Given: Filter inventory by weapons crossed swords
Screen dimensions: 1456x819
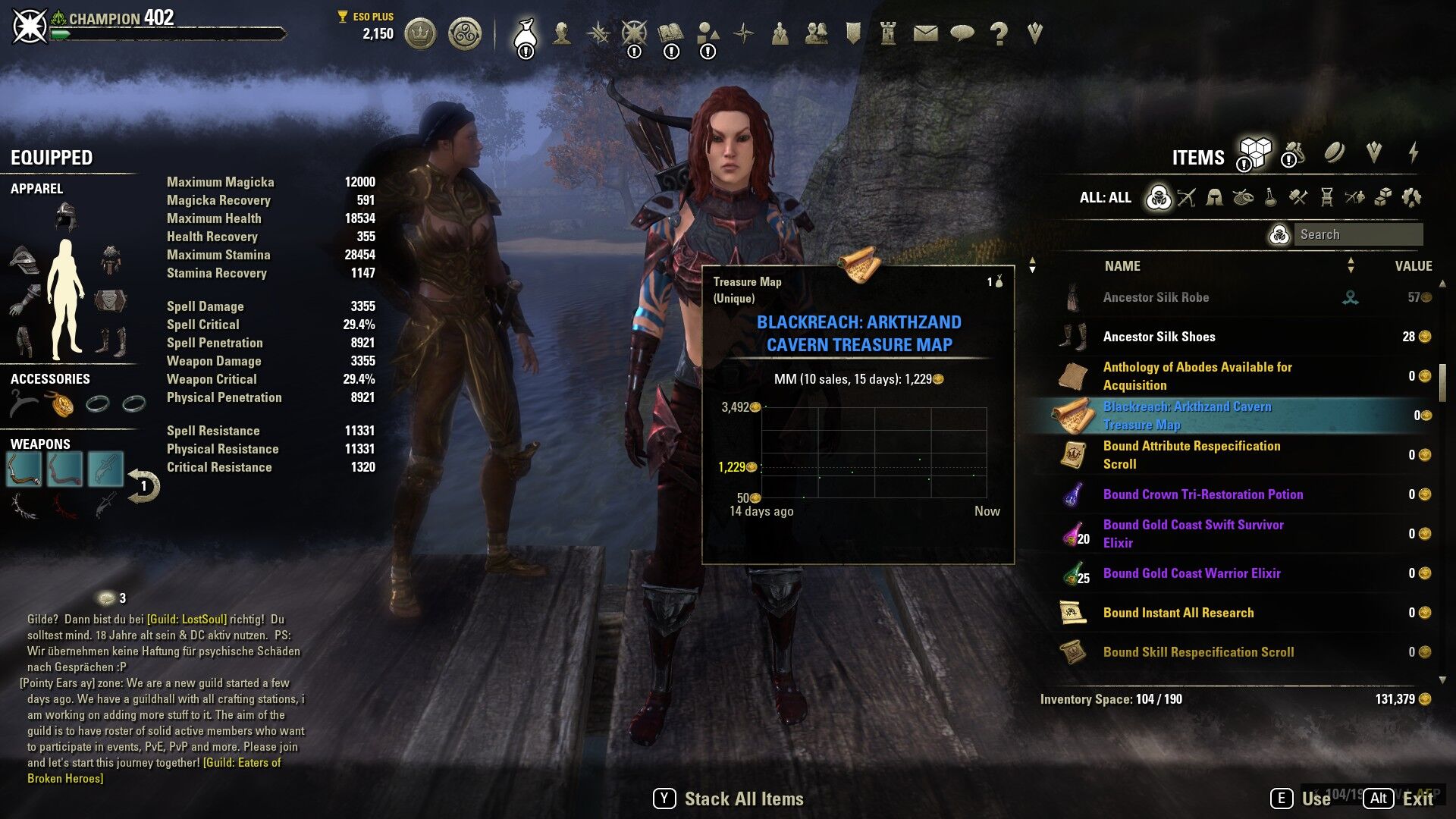Looking at the screenshot, I should point(1186,198).
